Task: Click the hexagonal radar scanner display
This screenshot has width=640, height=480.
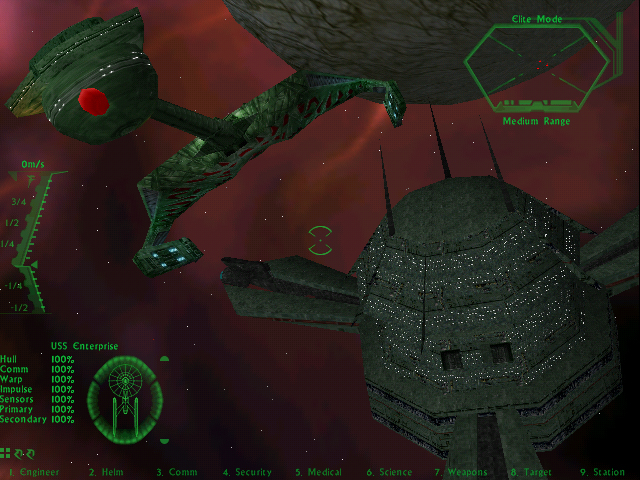Action: coord(537,66)
